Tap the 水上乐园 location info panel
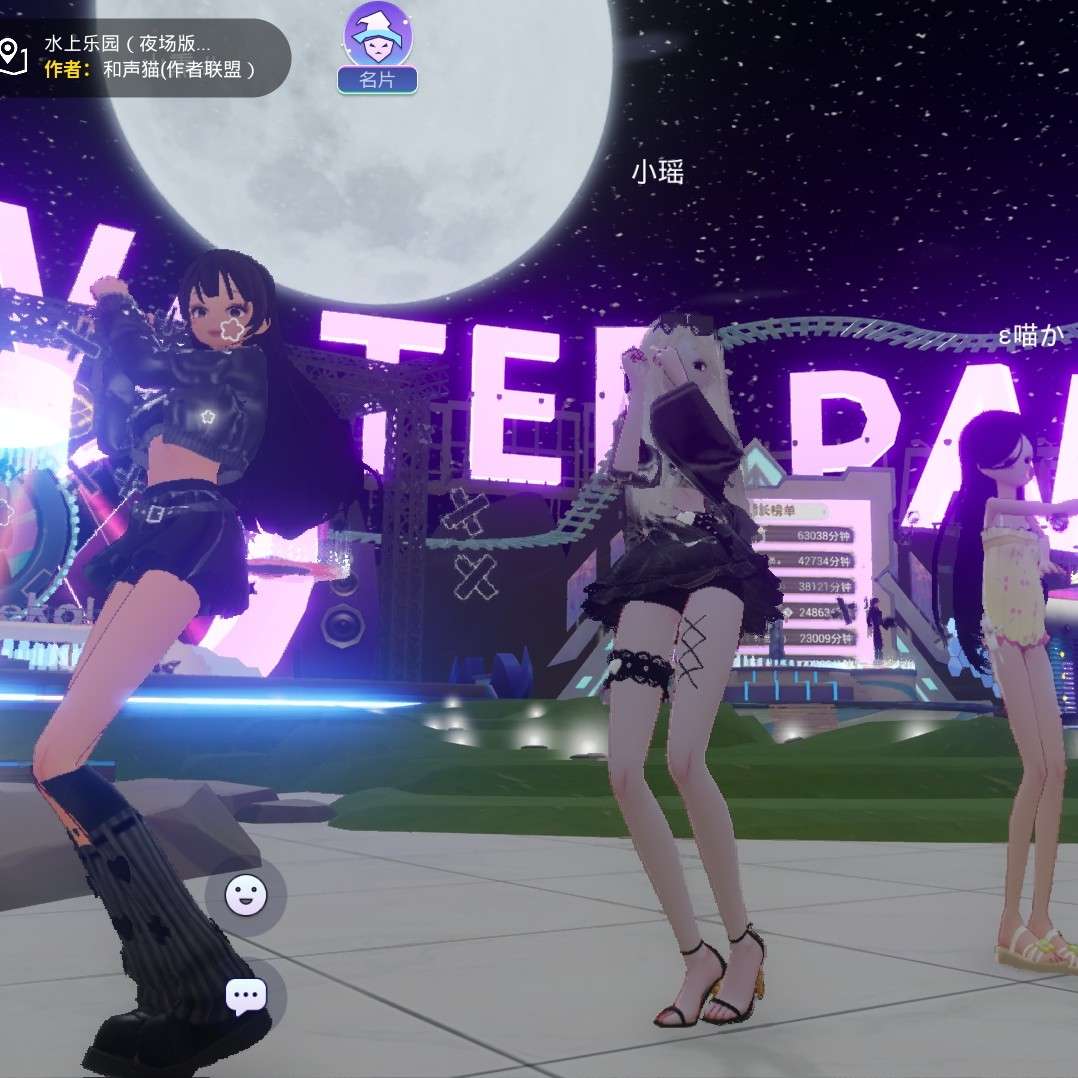The height and width of the screenshot is (1078, 1078). tap(140, 56)
